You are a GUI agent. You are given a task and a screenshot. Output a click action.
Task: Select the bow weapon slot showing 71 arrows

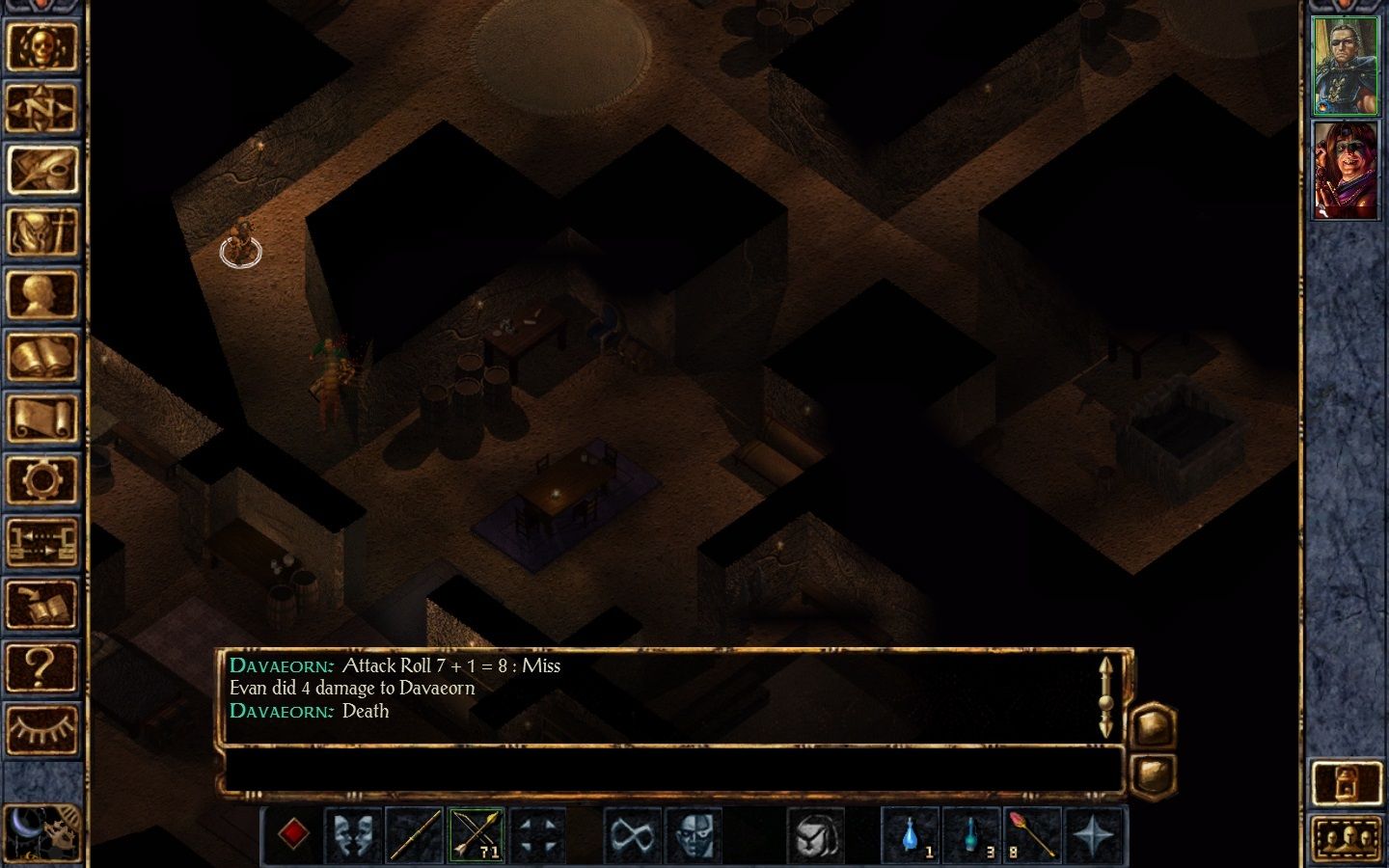477,834
